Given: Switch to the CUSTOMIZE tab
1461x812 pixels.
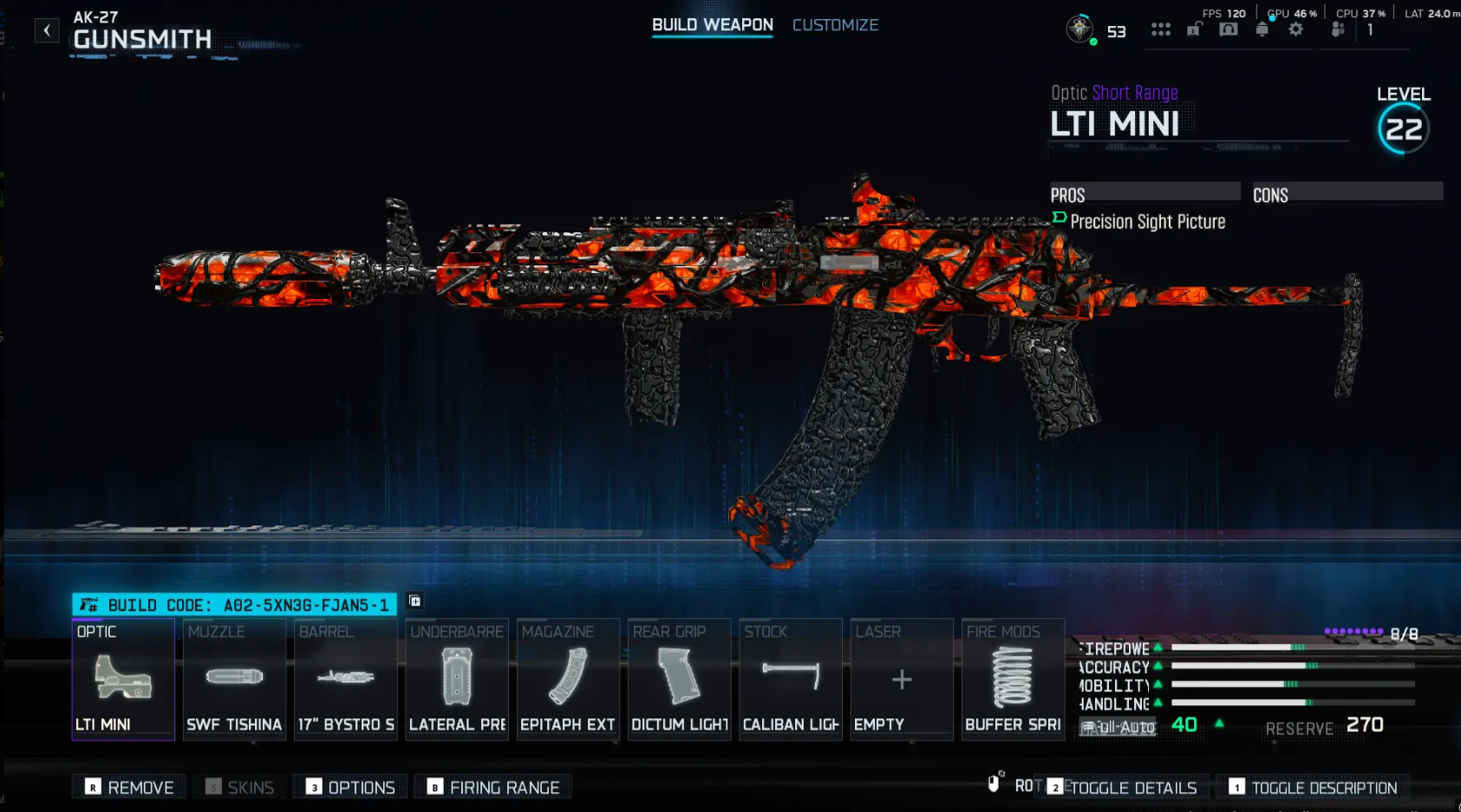Looking at the screenshot, I should coord(835,25).
